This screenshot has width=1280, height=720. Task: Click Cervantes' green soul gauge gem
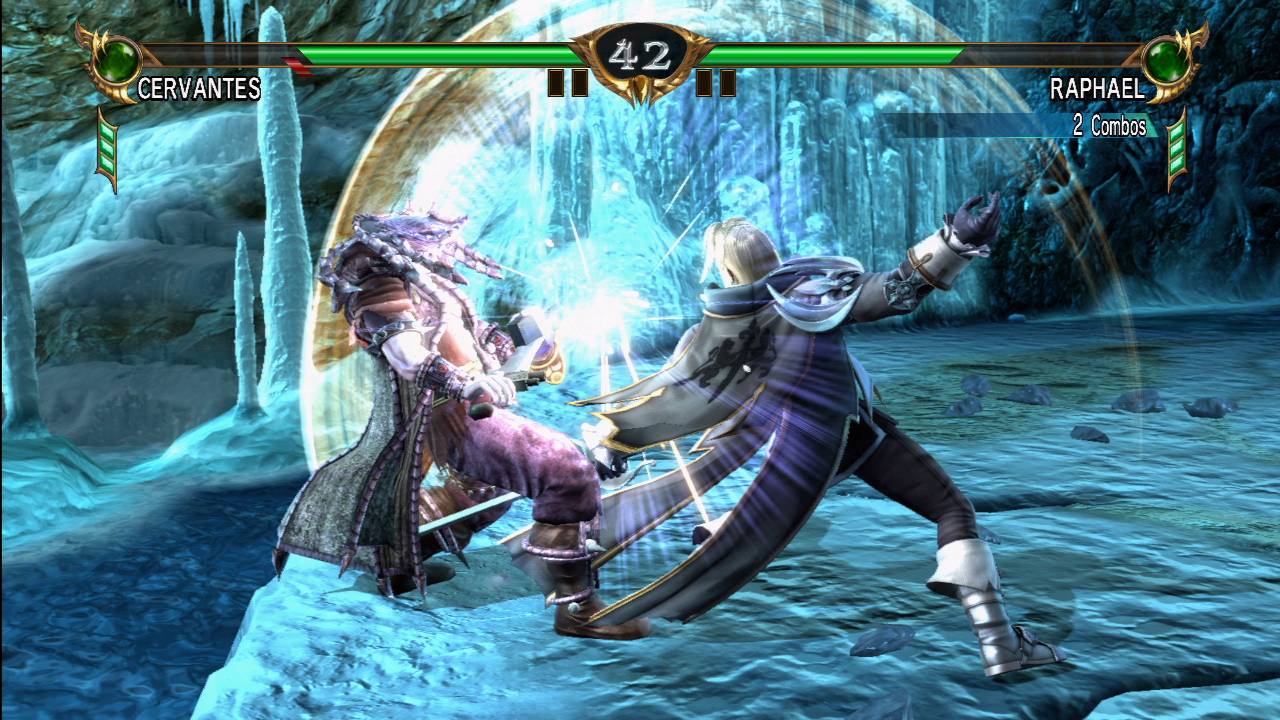point(117,59)
